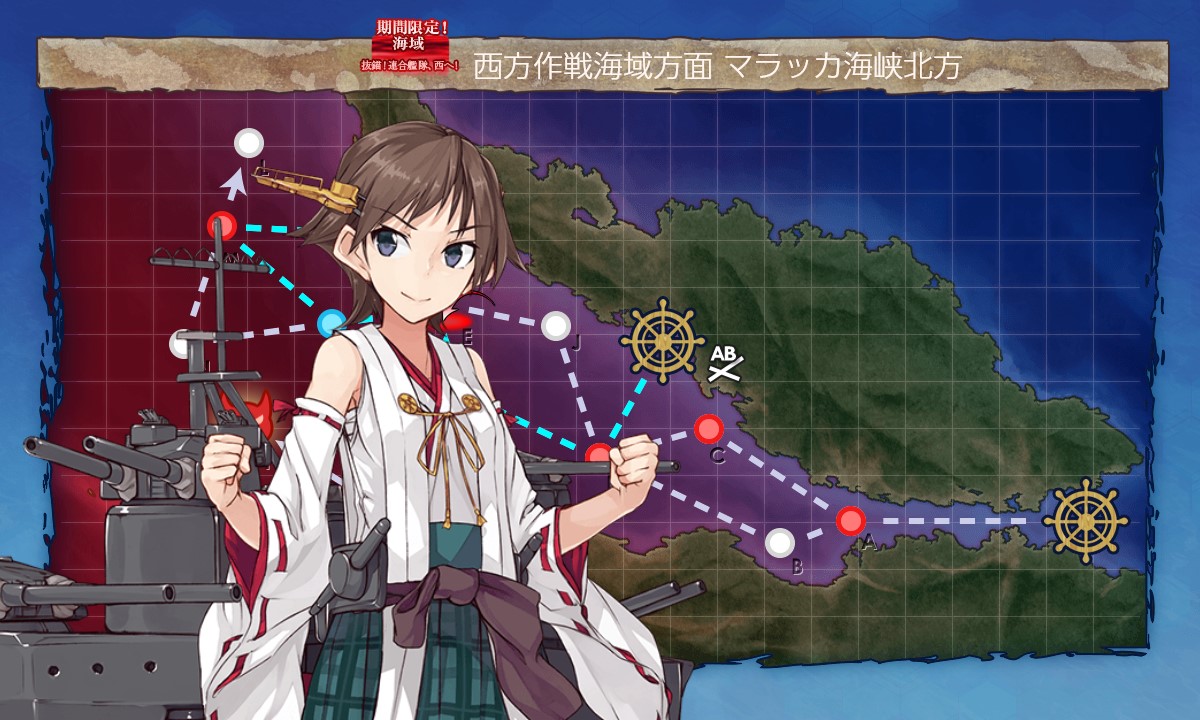
Task: Click the crossed-out AB marker
Action: [x=723, y=364]
